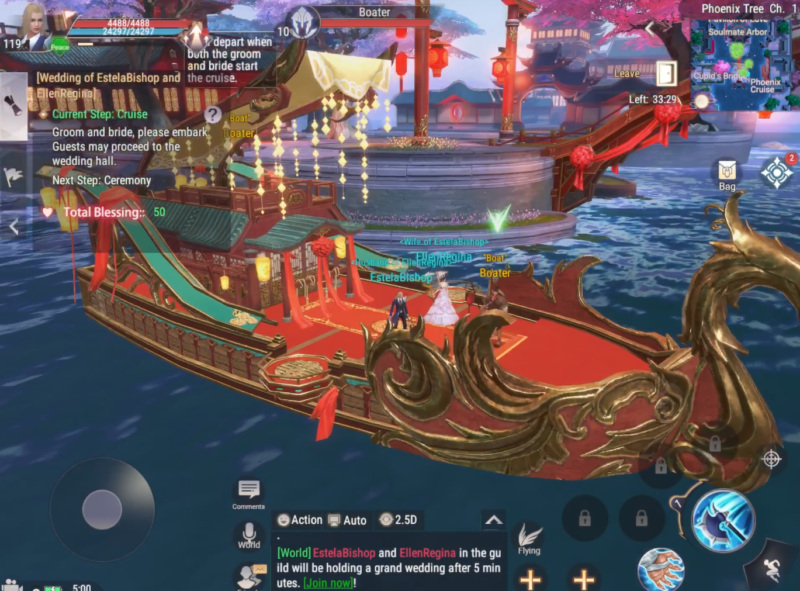Open the Bag inventory
Image resolution: width=800 pixels, height=591 pixels.
727,173
